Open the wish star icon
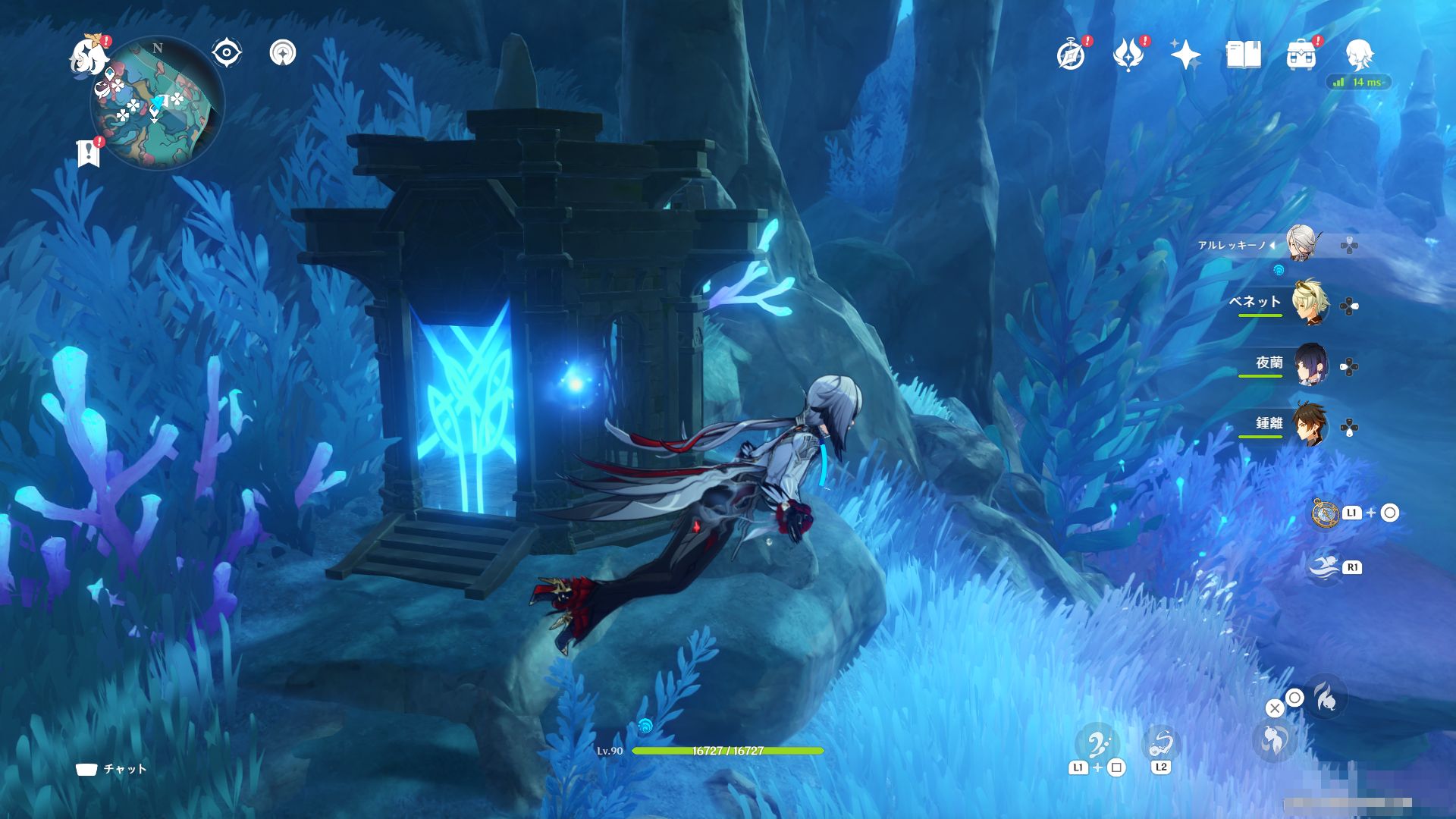This screenshot has height=819, width=1456. (x=1185, y=55)
